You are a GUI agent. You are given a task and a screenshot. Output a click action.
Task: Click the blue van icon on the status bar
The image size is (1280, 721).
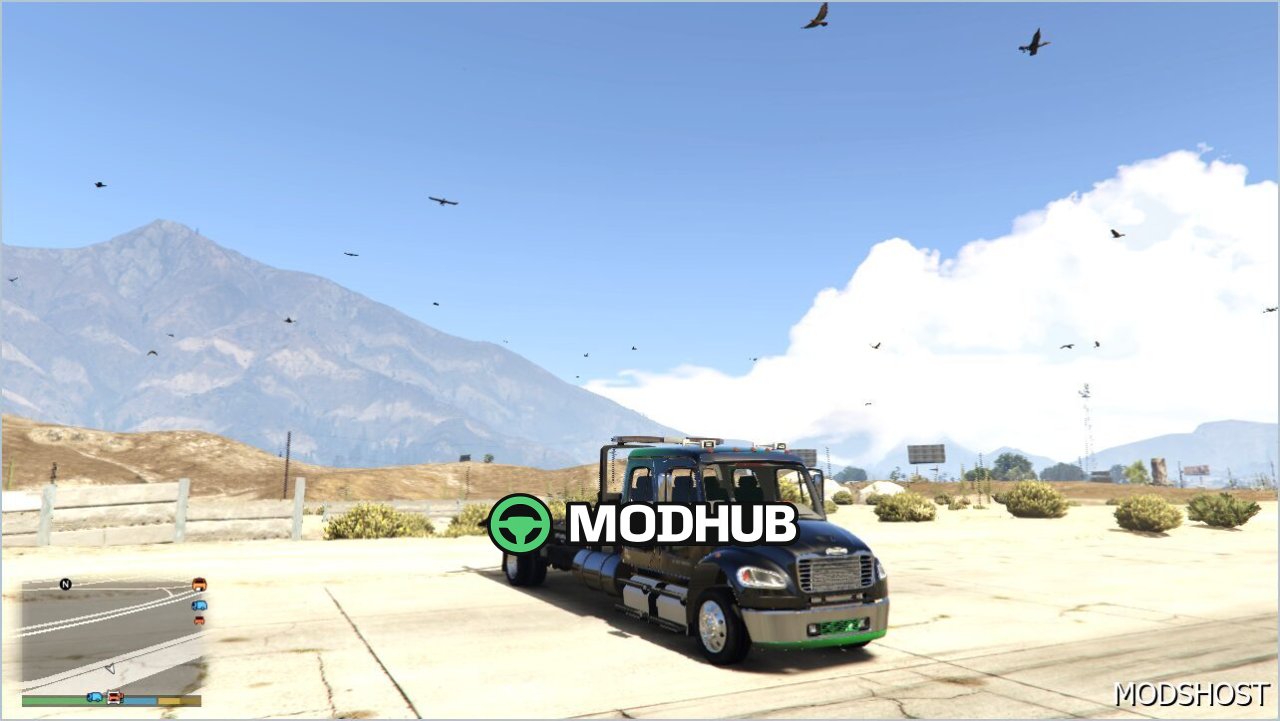(95, 698)
